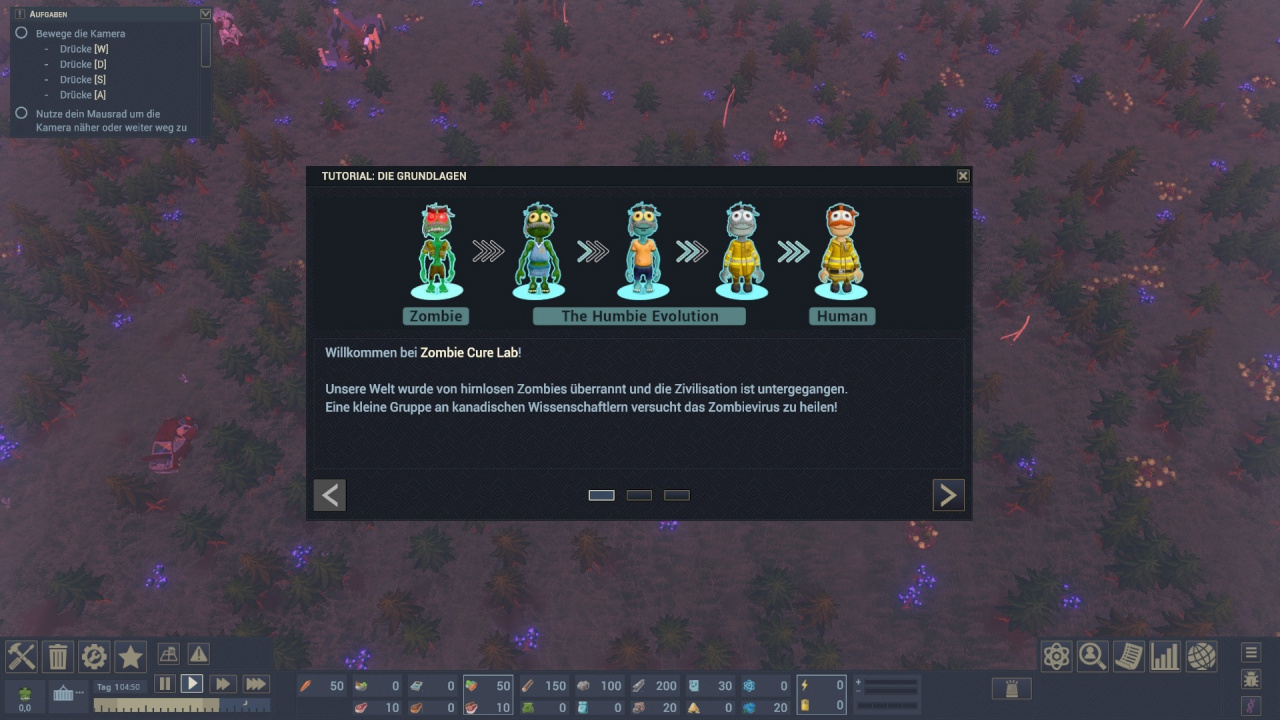Open the hamburger main menu
Screen dimensions: 1280x720
tap(1251, 653)
